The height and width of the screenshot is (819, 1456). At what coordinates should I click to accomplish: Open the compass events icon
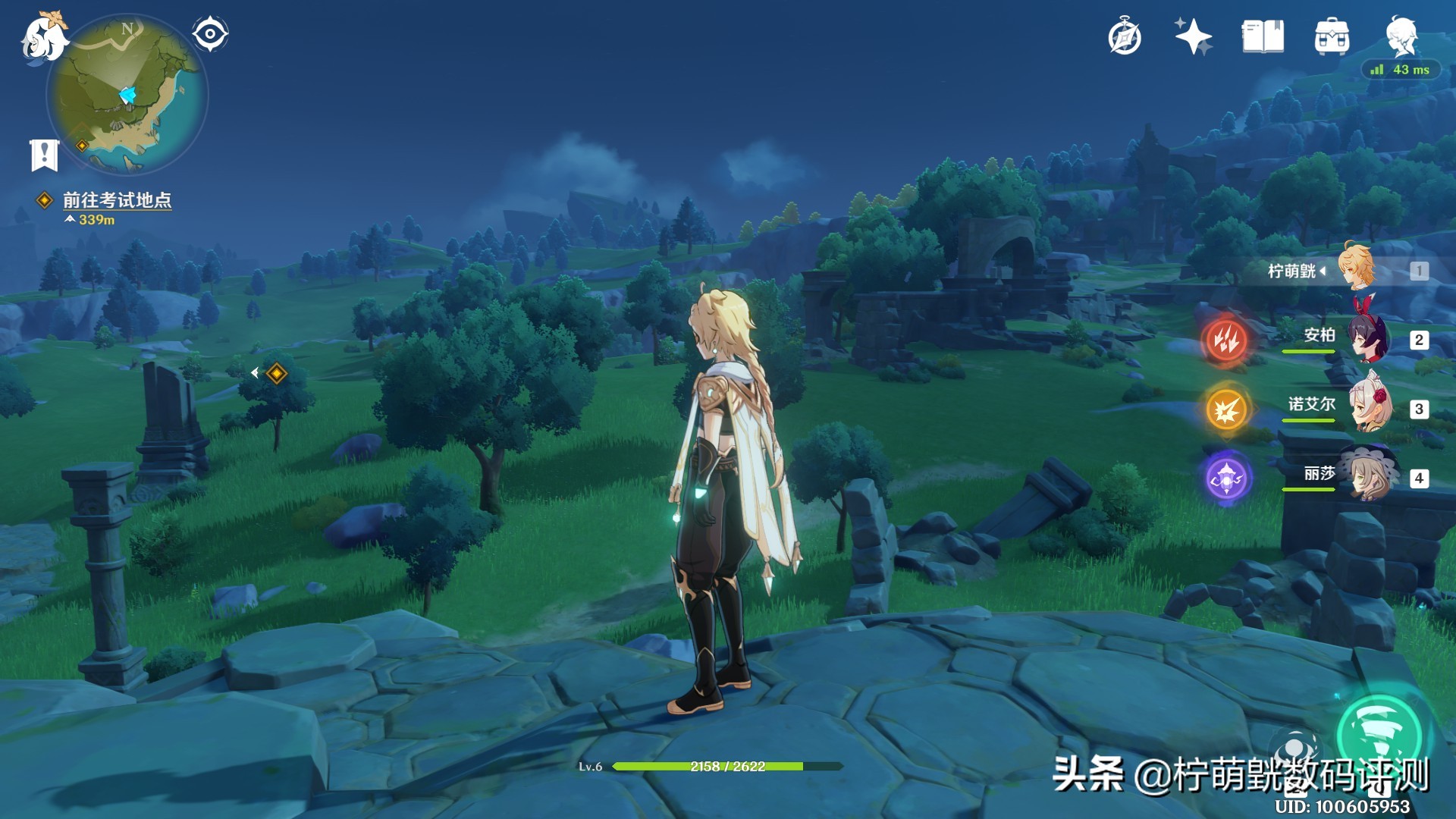[1125, 37]
